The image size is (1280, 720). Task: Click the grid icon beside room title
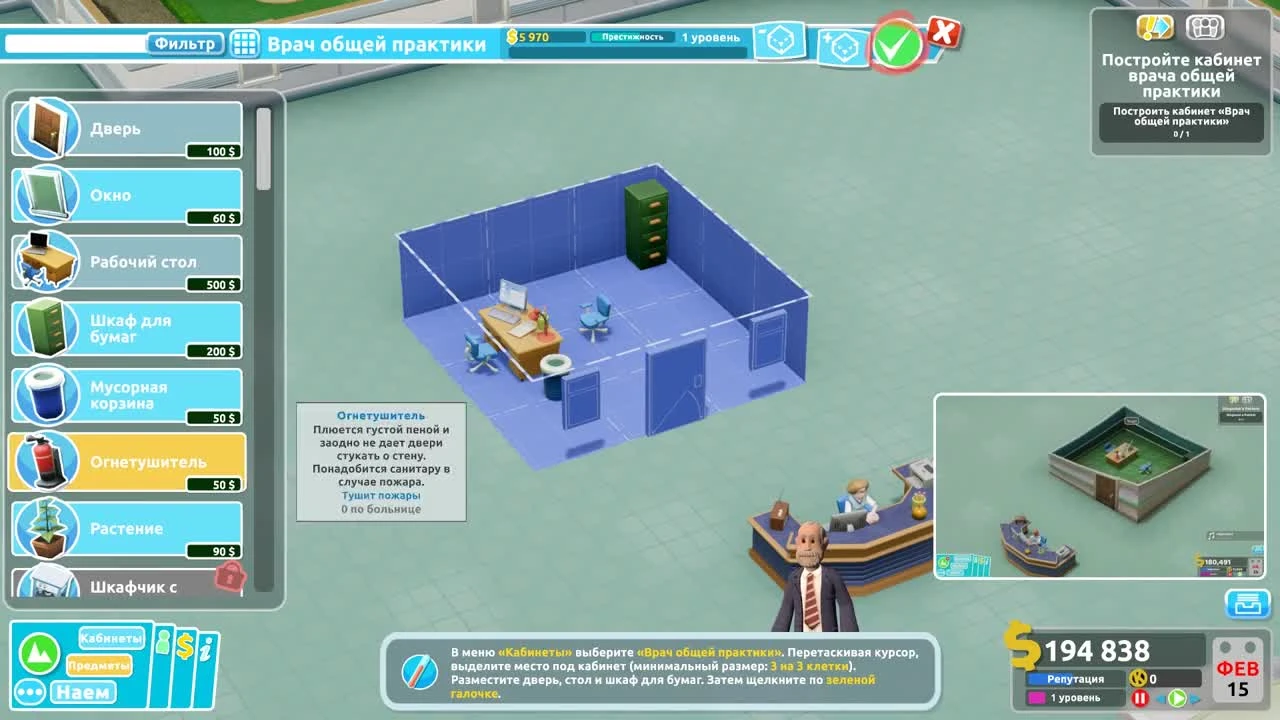[244, 44]
